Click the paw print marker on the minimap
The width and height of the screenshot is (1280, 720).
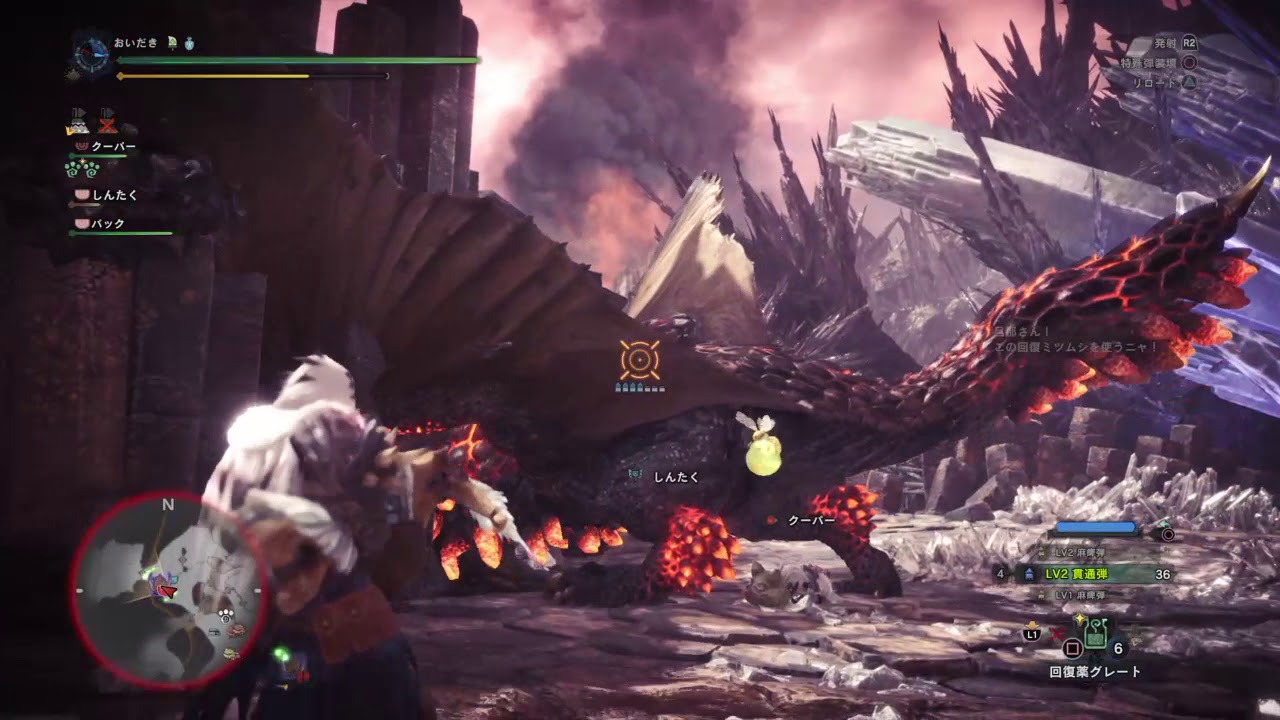(227, 616)
